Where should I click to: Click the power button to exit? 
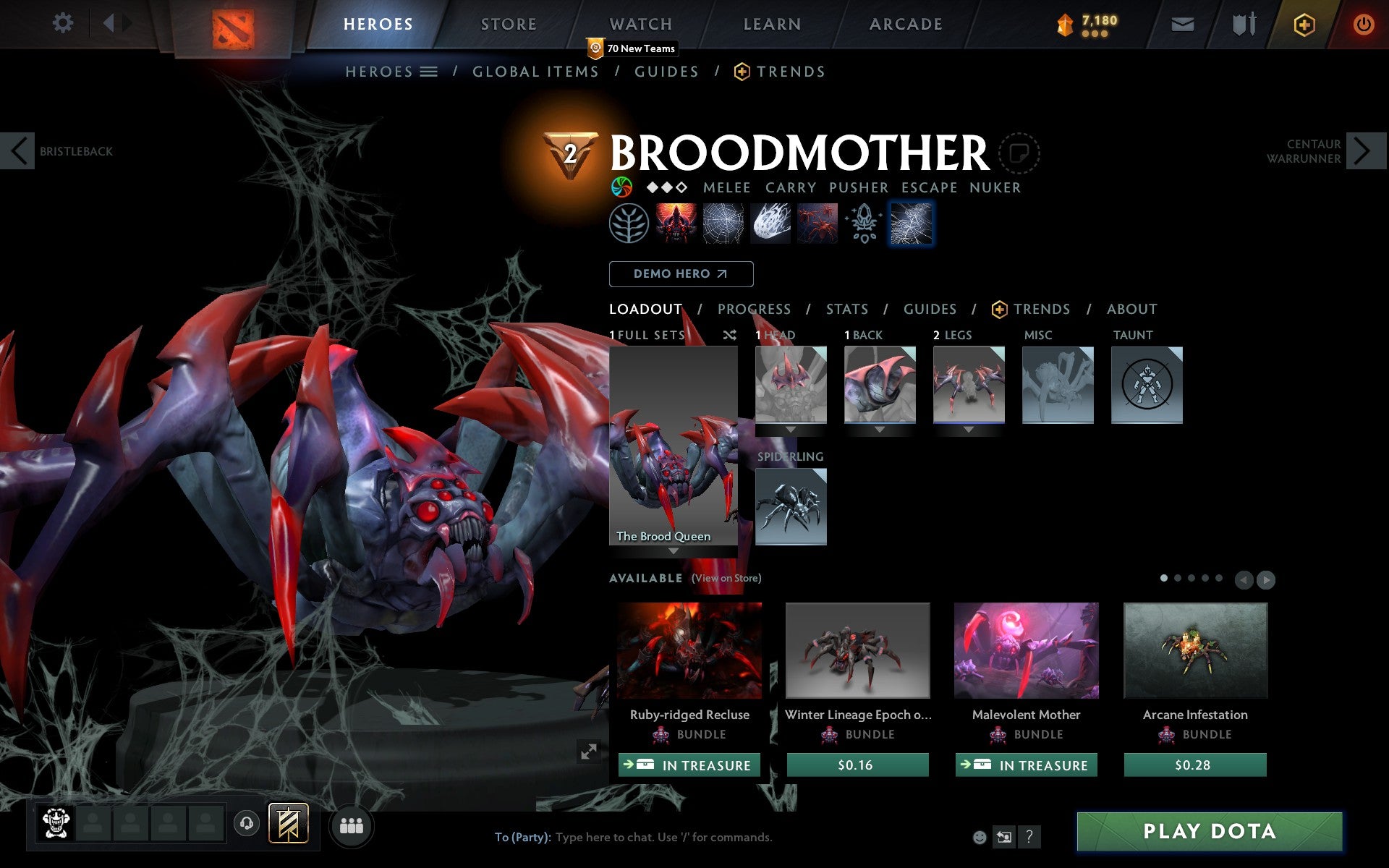tap(1364, 23)
